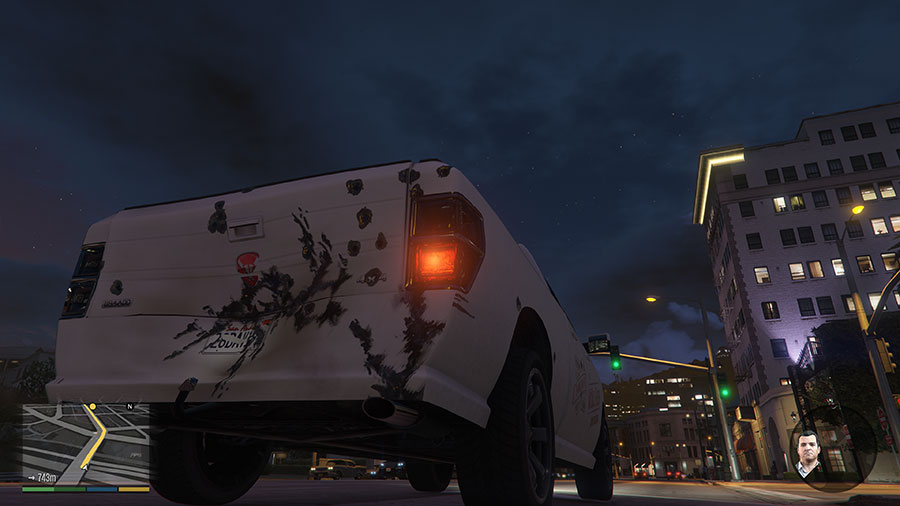
Task: Click the yellow destination blip on the minimap
Action: point(92,407)
